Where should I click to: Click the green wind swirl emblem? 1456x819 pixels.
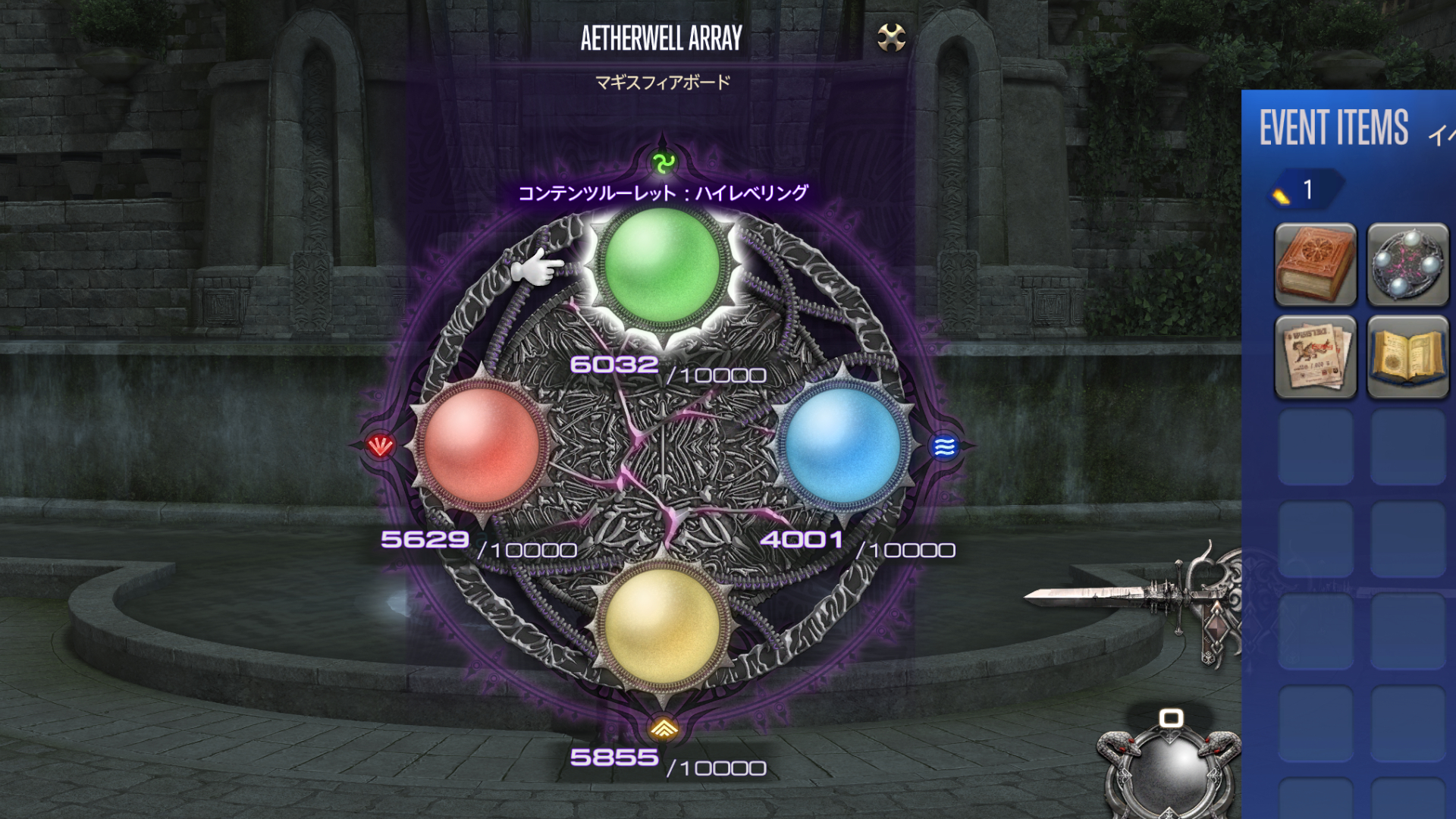(x=664, y=162)
